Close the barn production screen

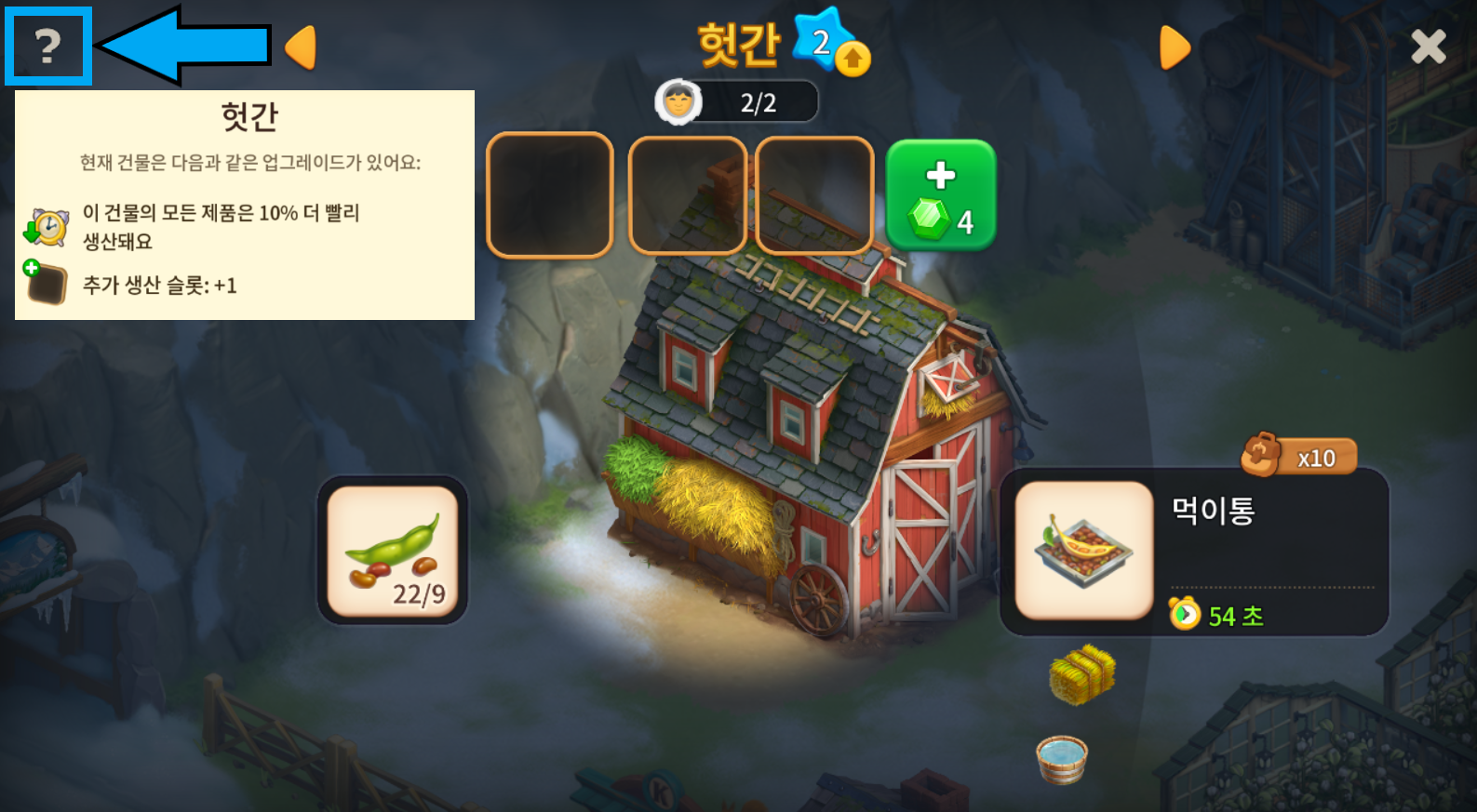[1428, 47]
